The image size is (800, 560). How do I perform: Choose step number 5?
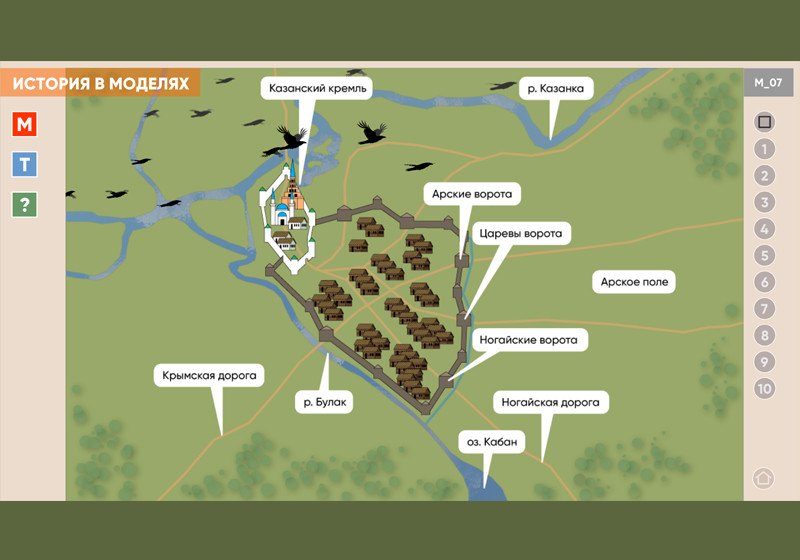tap(765, 256)
